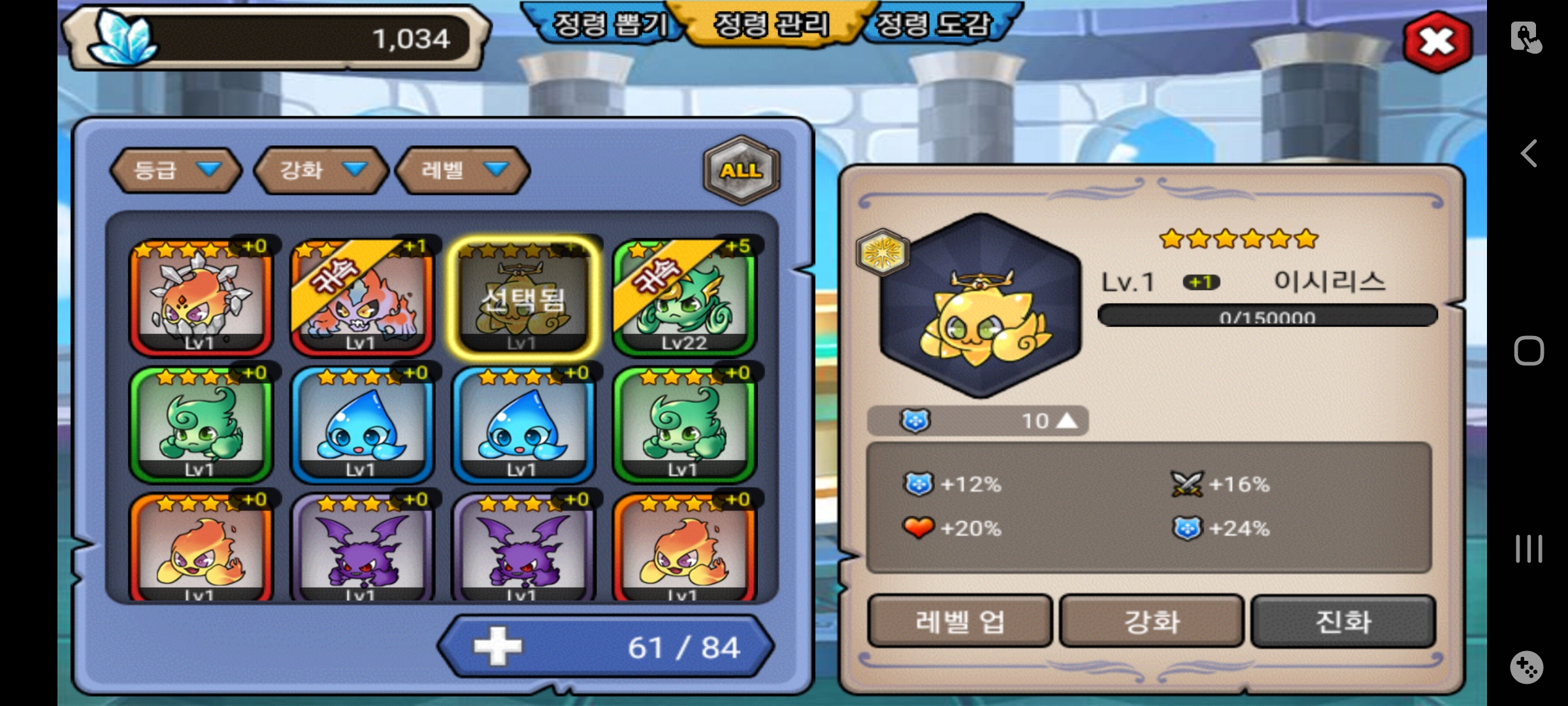The height and width of the screenshot is (706, 1568).
Task: Select the bound +1 flame ghost spirit
Action: [361, 297]
